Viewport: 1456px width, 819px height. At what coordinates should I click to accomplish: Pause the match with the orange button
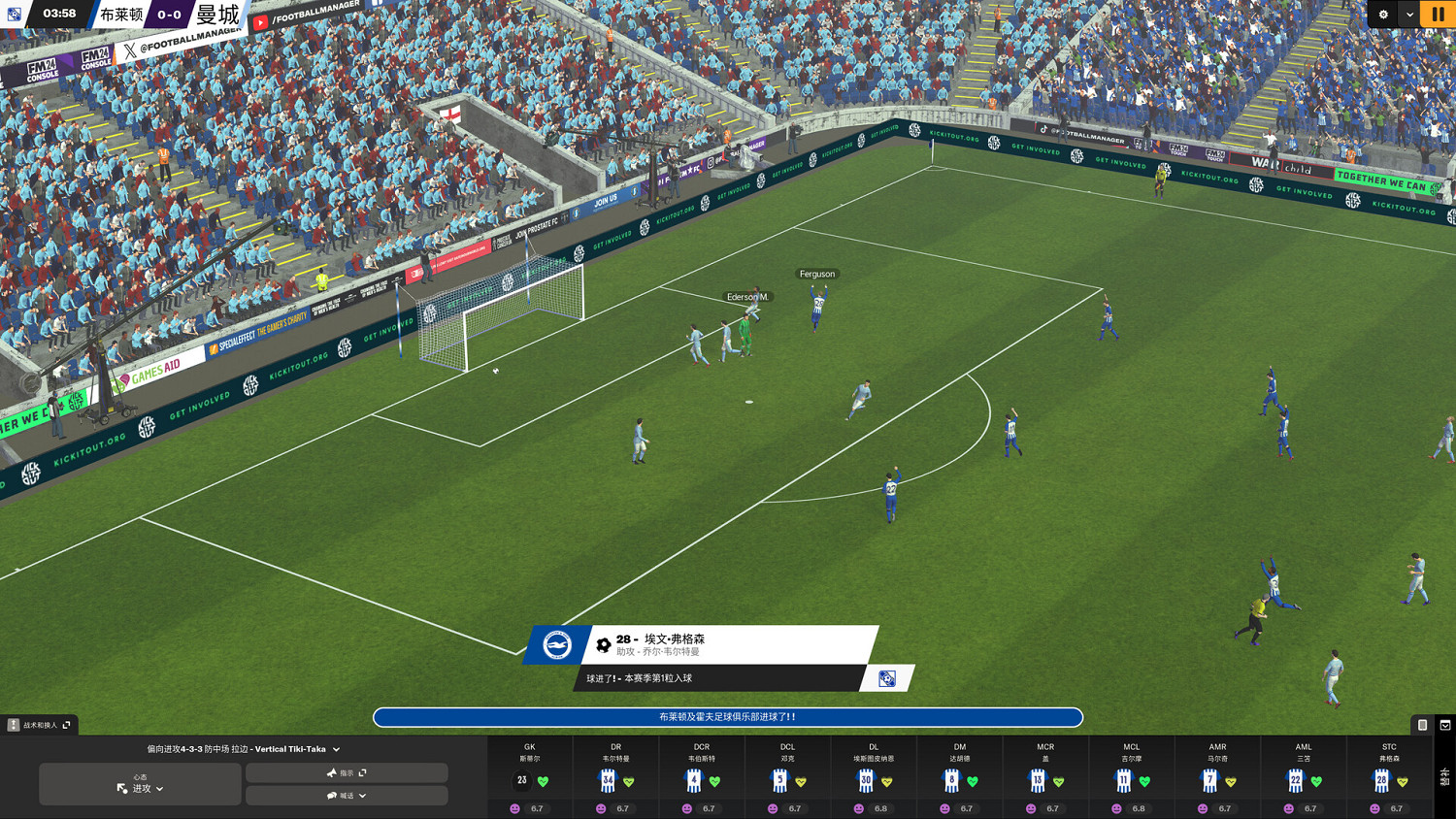tap(1438, 14)
